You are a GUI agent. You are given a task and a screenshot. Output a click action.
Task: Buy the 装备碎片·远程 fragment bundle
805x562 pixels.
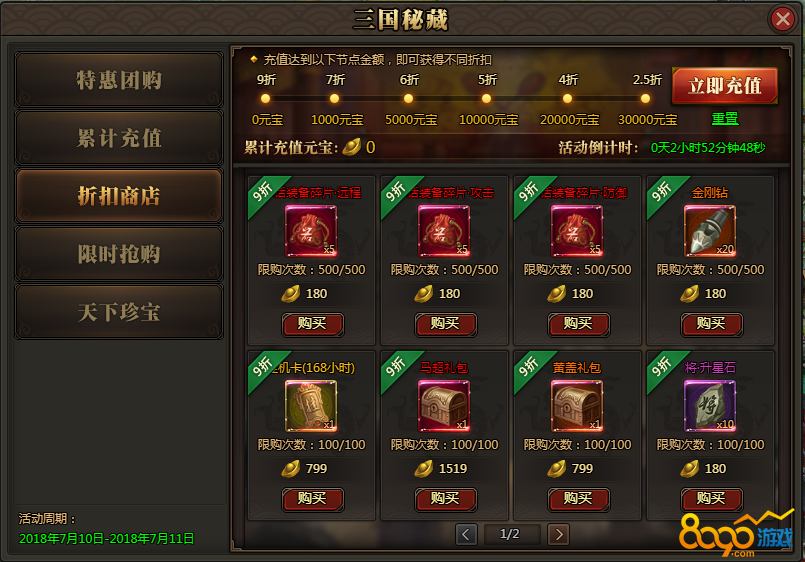[312, 323]
